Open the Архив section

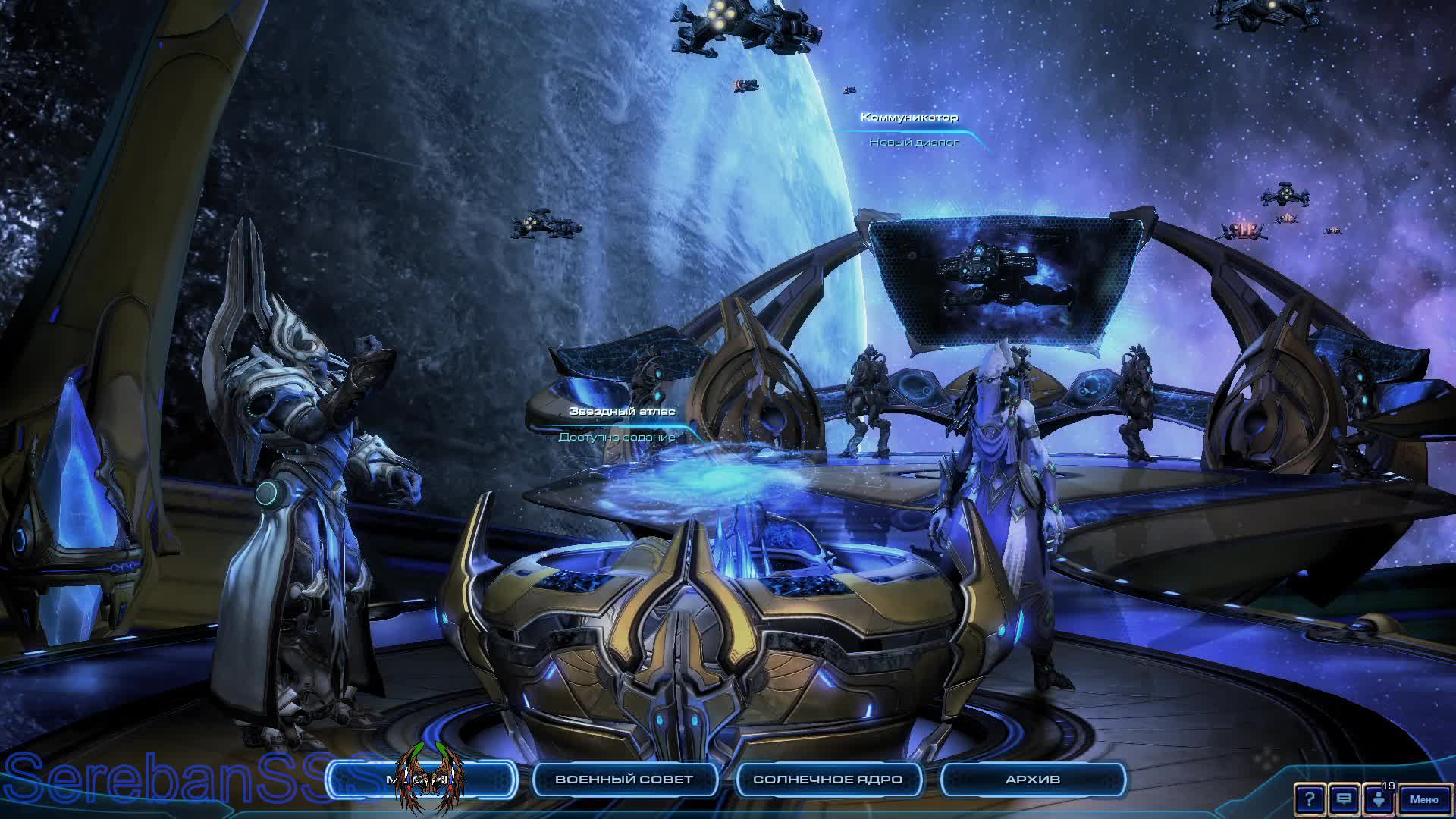pyautogui.click(x=1032, y=780)
